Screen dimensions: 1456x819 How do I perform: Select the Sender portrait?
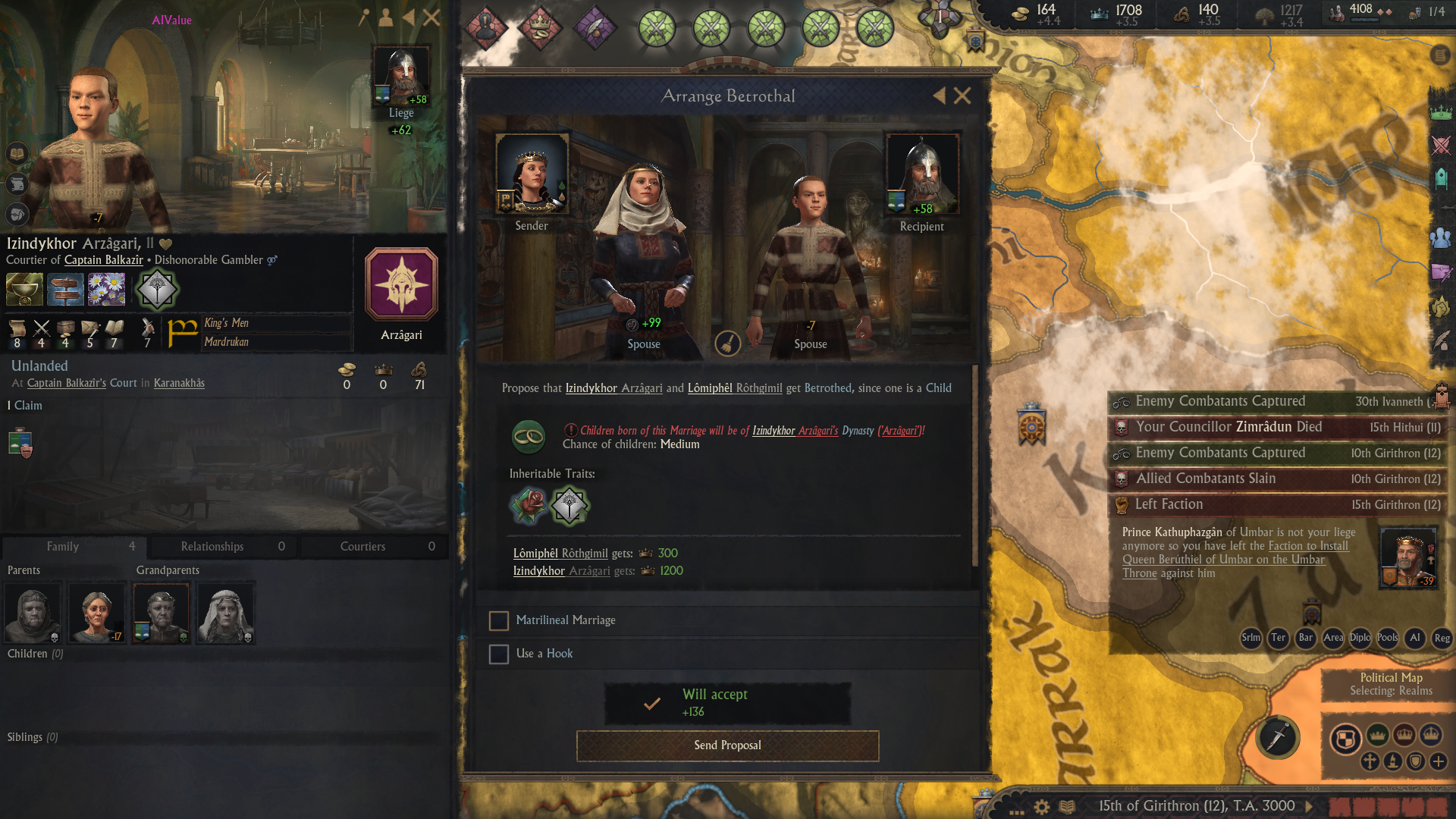tap(532, 173)
